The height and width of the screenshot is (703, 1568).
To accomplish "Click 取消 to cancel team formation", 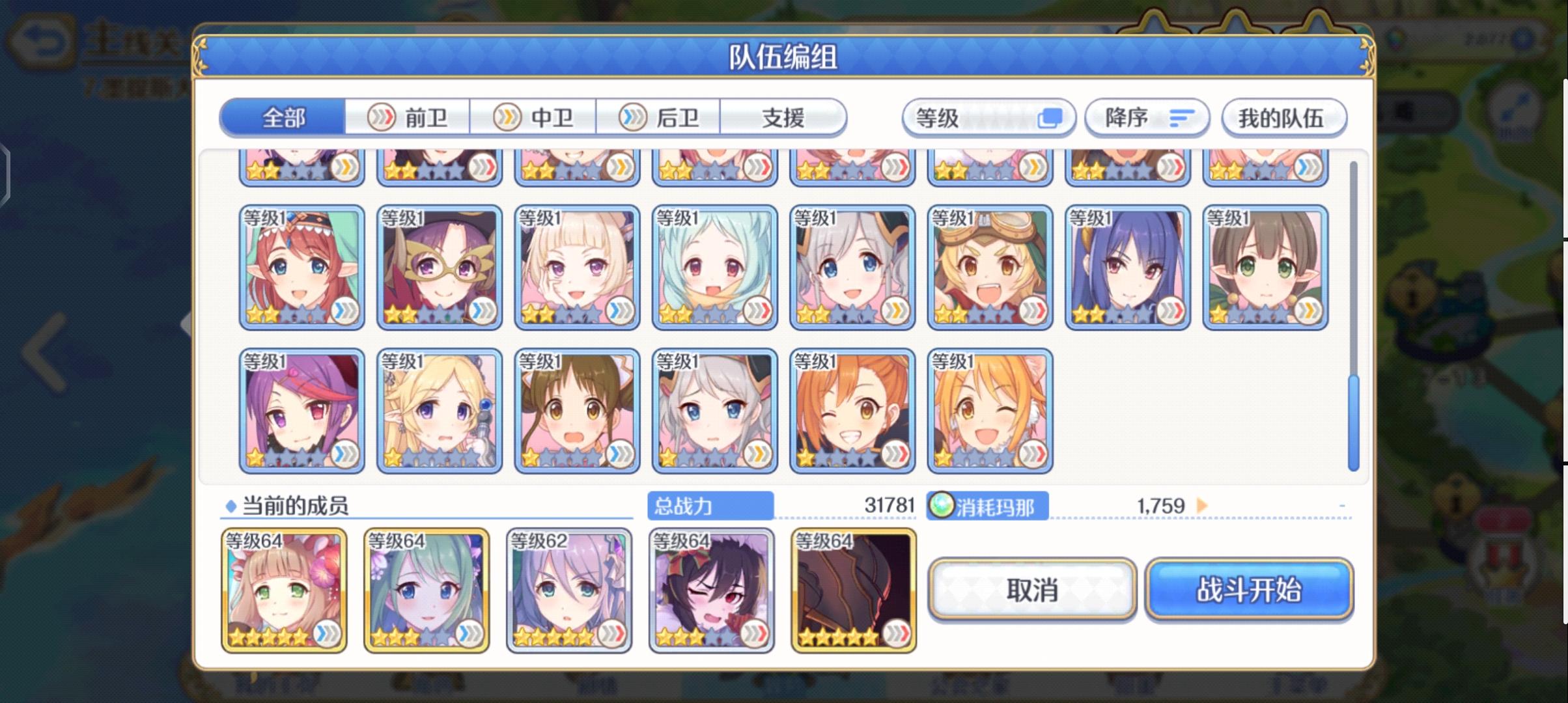I will tap(1033, 591).
